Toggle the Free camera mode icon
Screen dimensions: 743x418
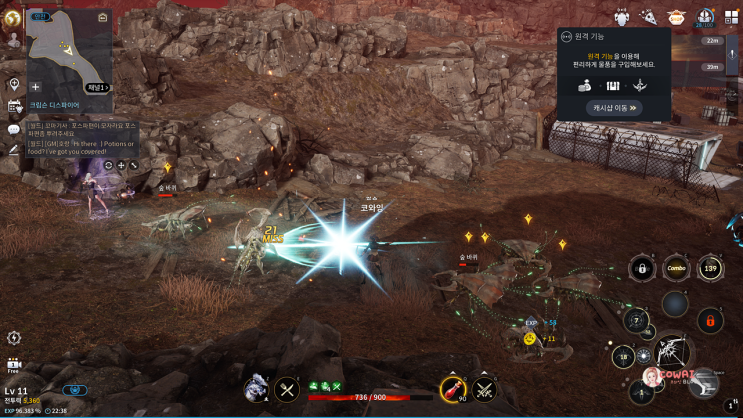pos(14,365)
